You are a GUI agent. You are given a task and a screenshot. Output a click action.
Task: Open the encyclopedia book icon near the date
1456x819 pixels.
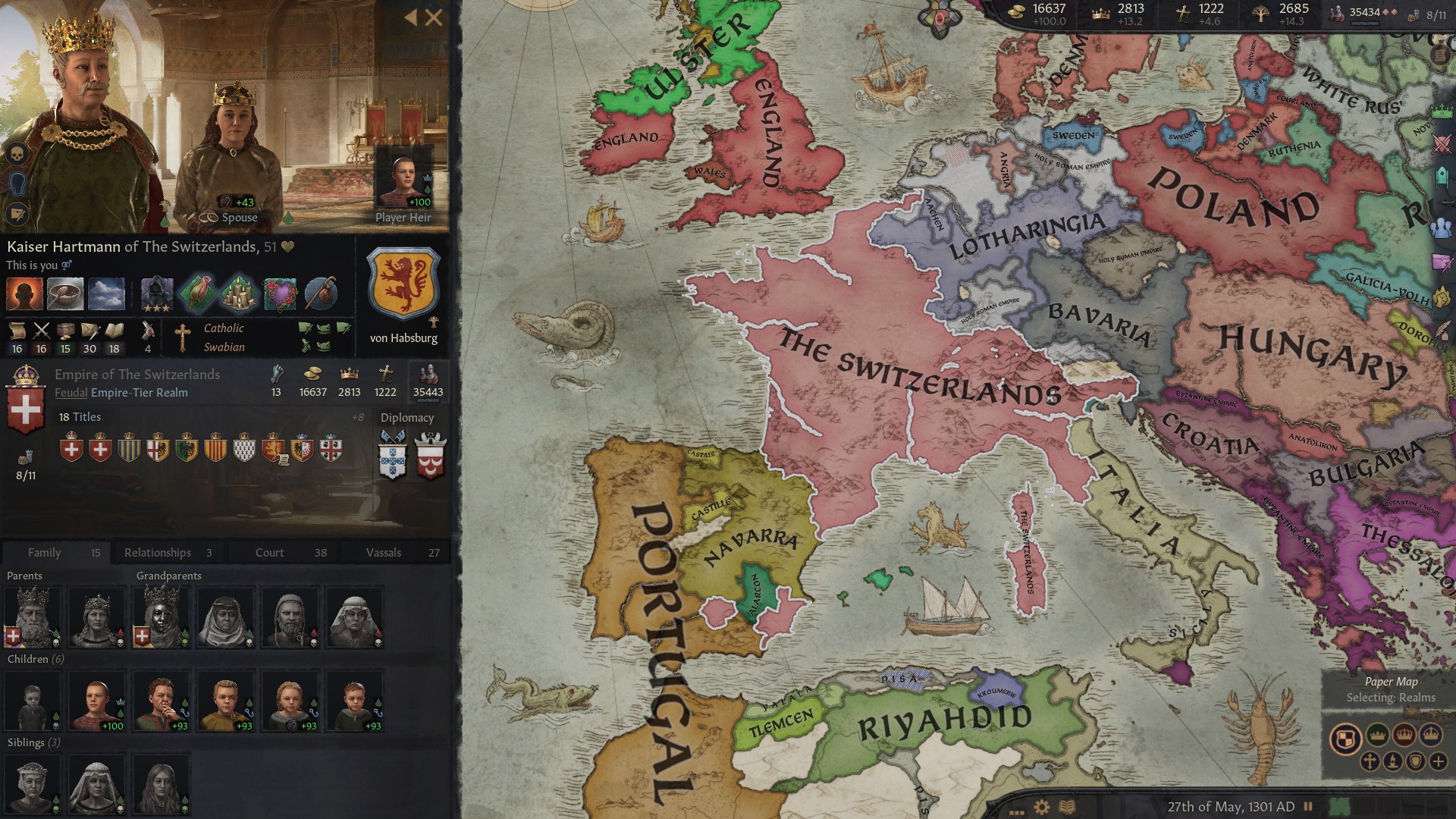1068,807
